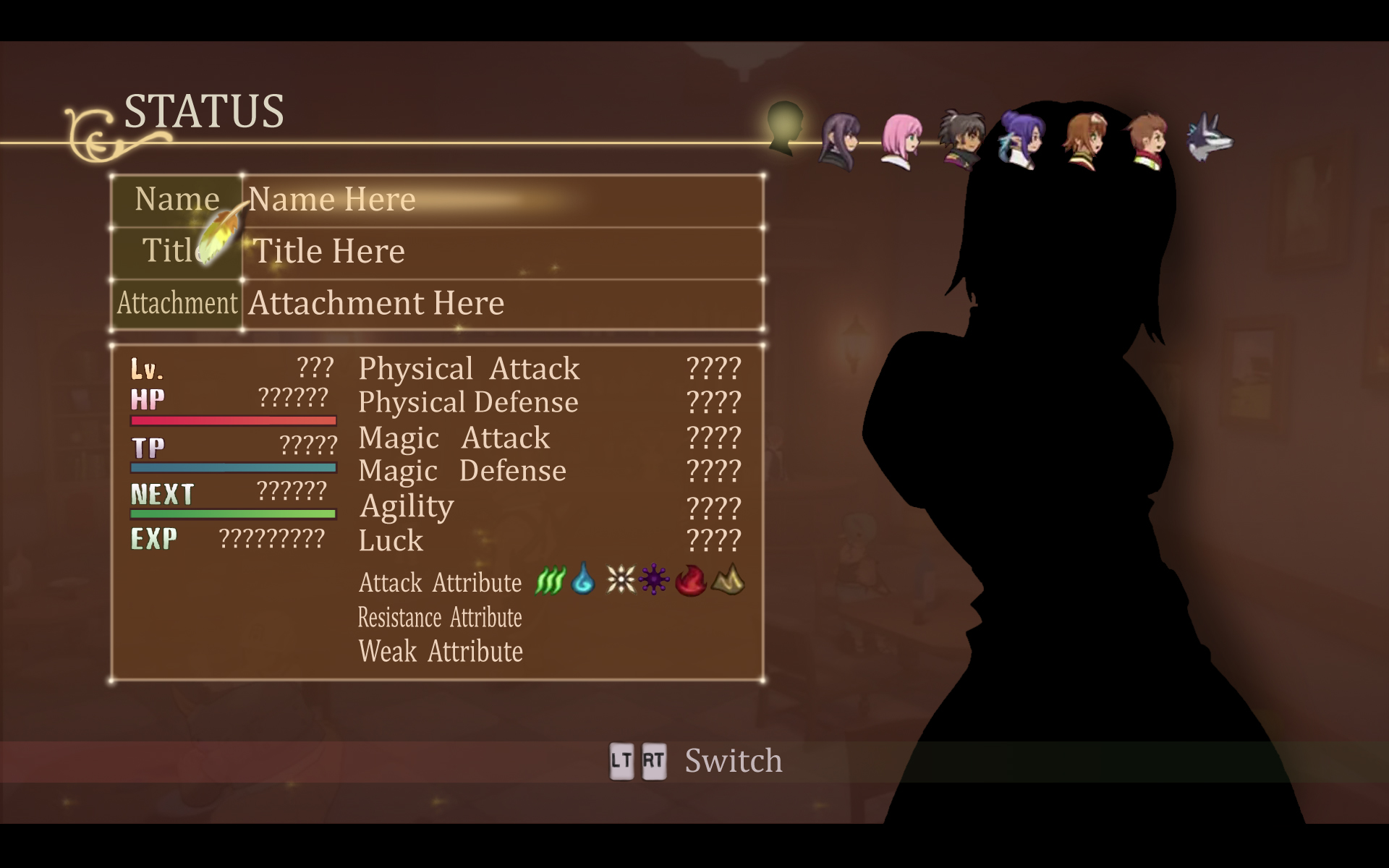Select the empty silhouette portrait slot
Viewport: 1389px width, 868px height.
(x=783, y=134)
